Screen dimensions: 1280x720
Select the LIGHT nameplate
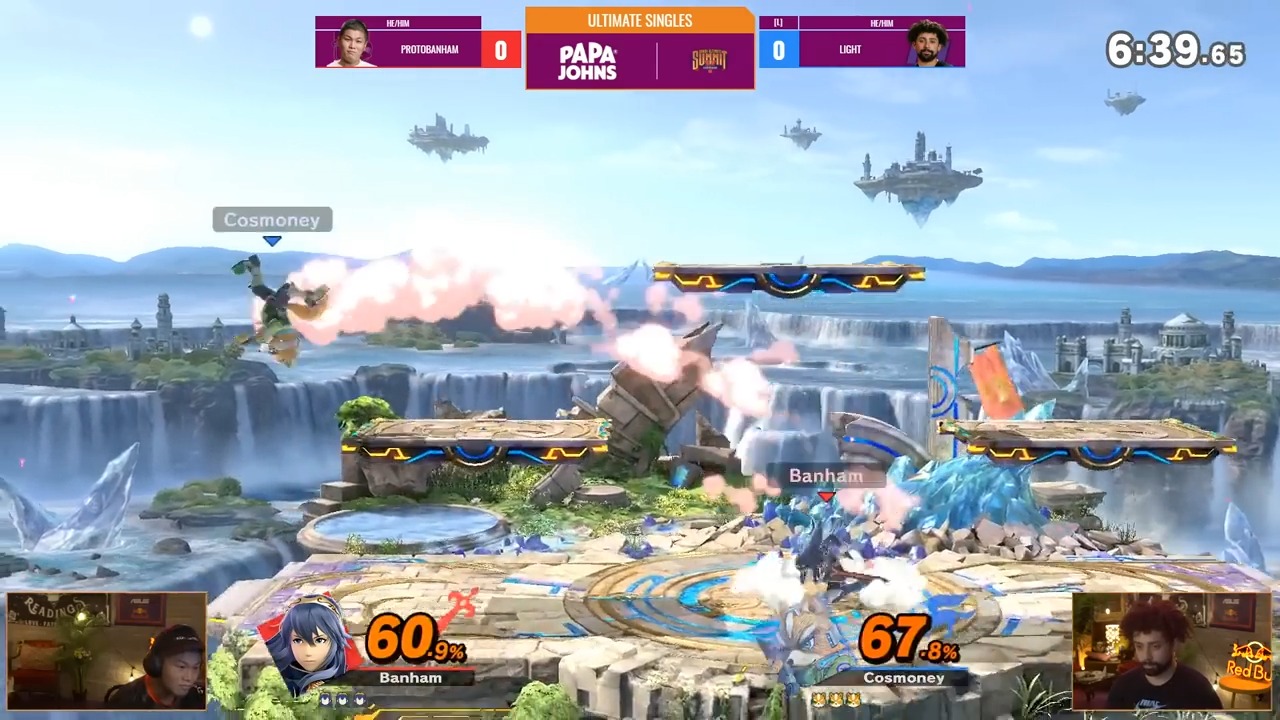(x=850, y=49)
